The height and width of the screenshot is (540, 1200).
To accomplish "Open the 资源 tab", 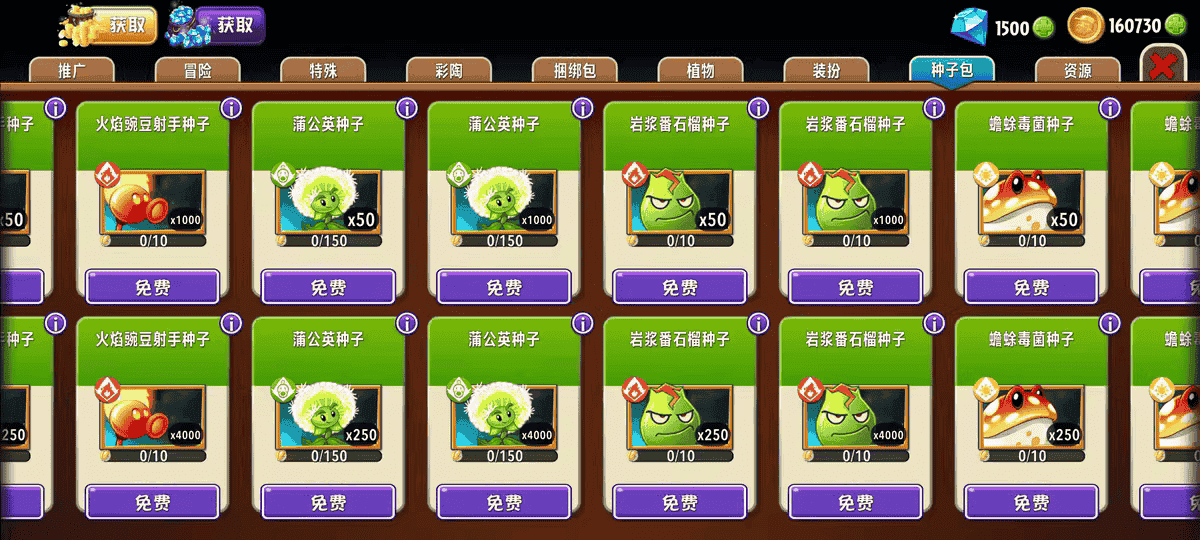I will 1077,71.
